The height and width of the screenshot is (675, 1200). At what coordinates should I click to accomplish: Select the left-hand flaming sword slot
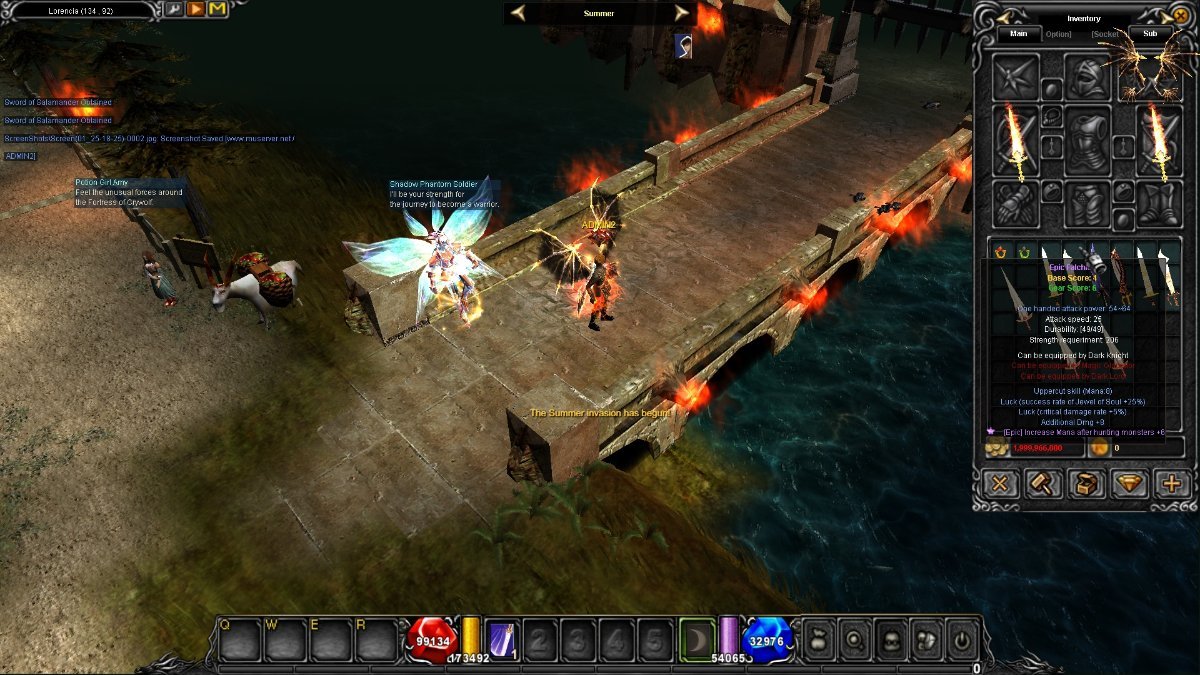[x=1015, y=140]
